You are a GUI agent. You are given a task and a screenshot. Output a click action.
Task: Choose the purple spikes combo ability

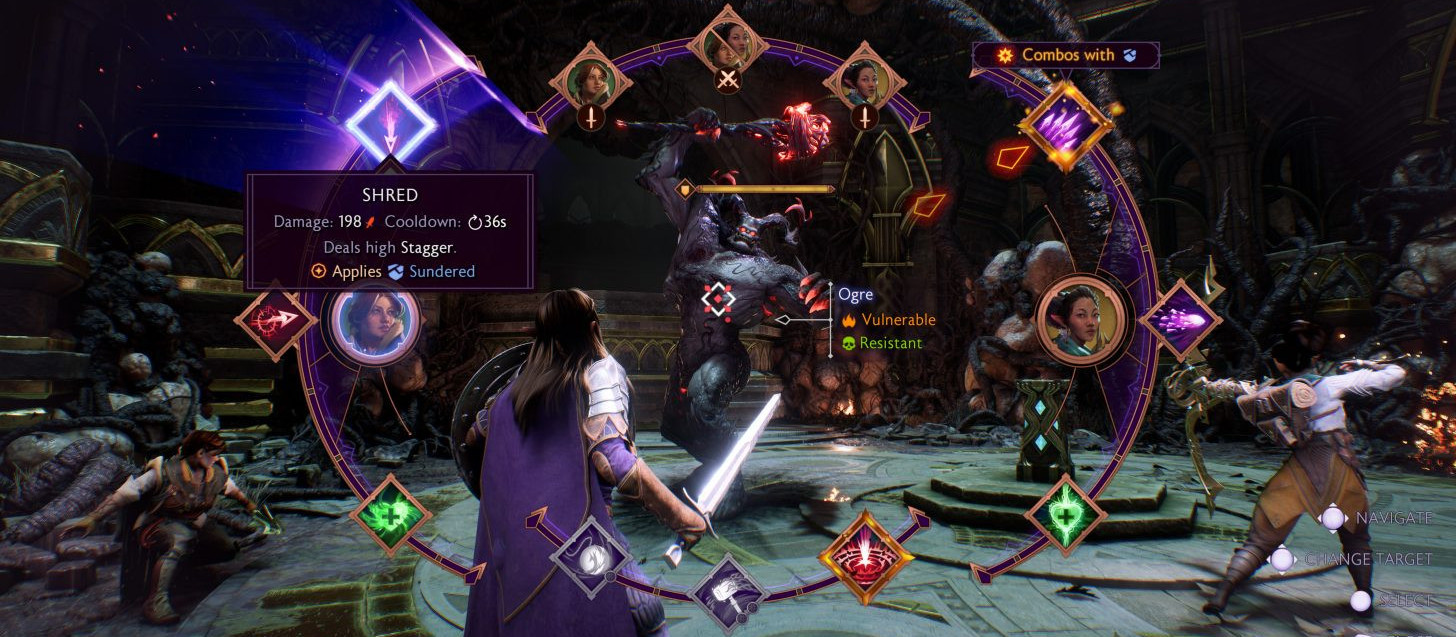point(1065,127)
